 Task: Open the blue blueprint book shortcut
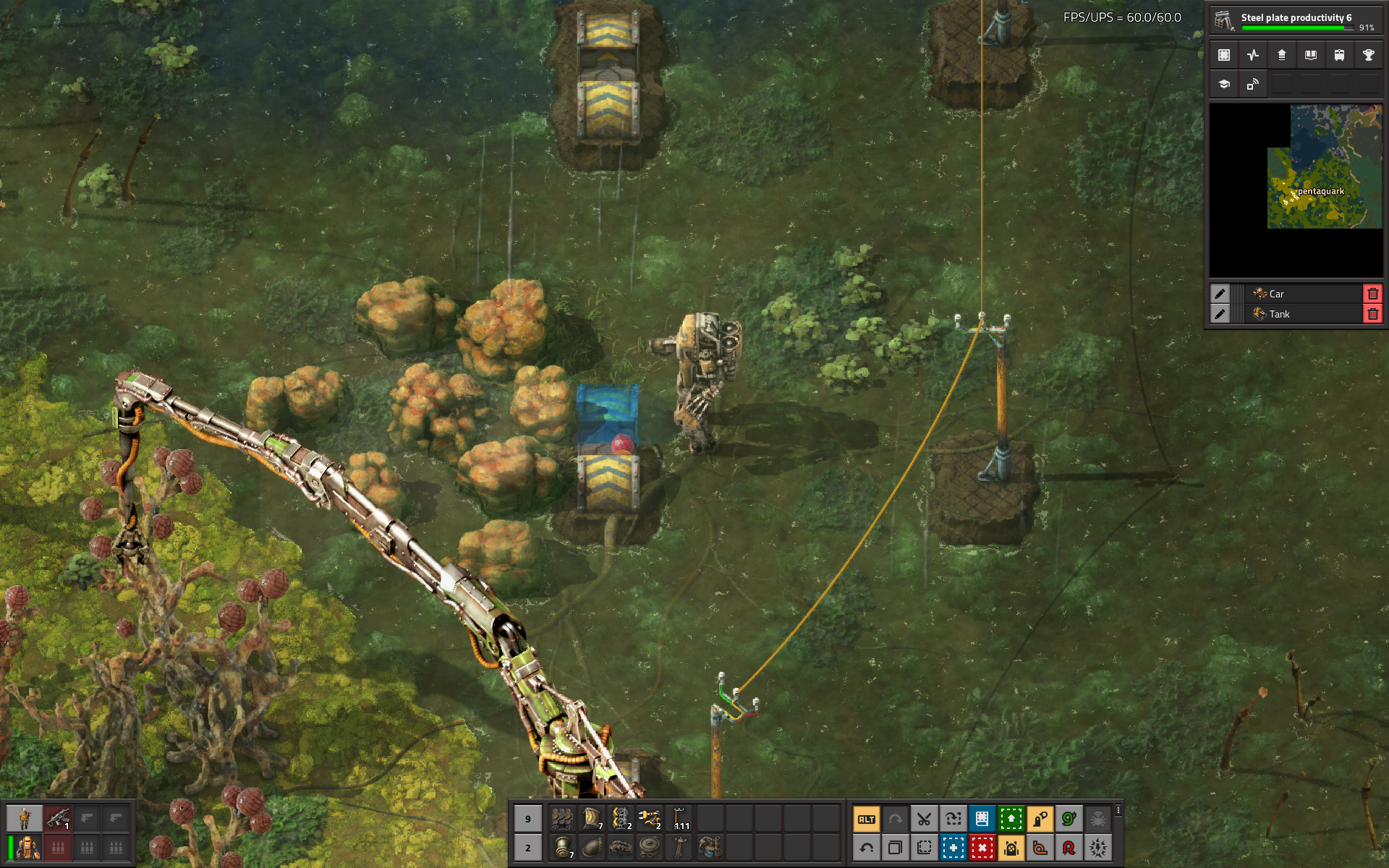tap(982, 819)
